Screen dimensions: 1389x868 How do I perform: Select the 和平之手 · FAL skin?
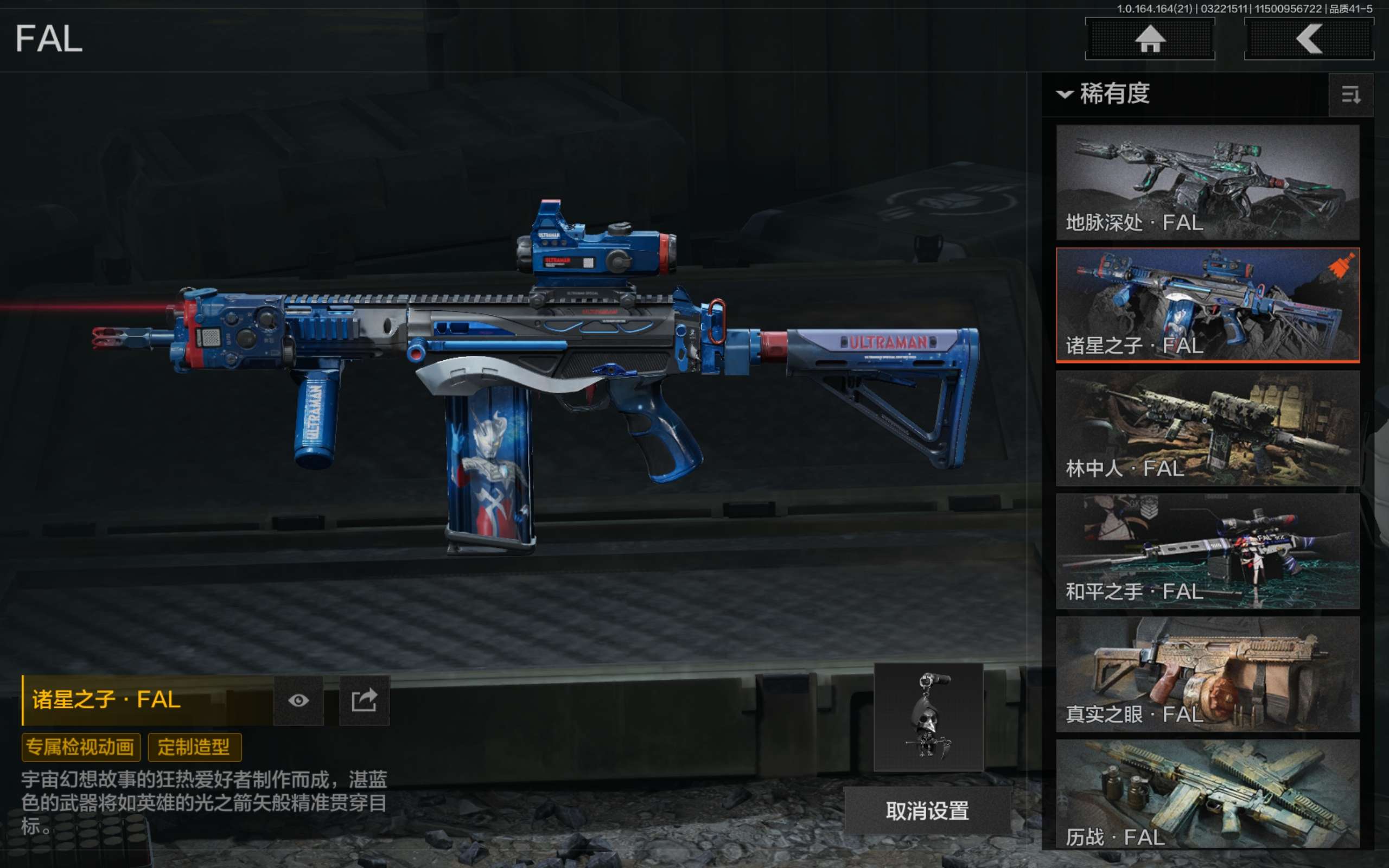click(1207, 551)
